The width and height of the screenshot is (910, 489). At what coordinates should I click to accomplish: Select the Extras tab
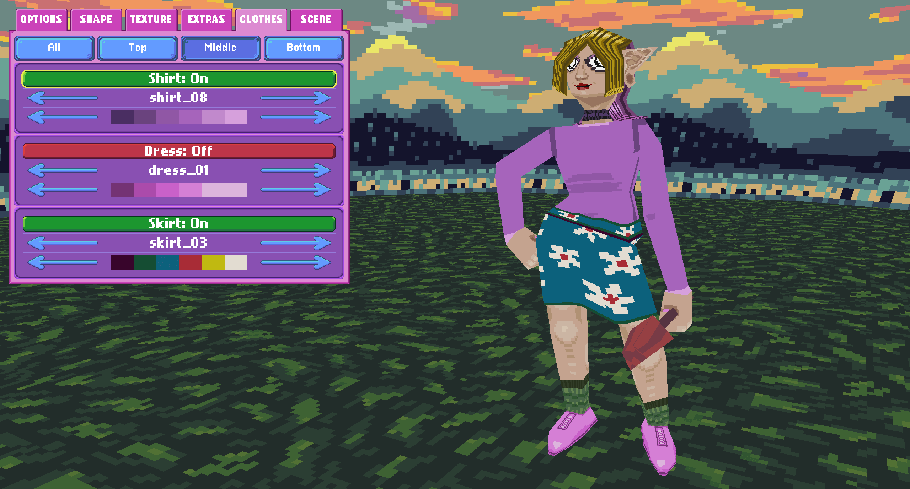(x=206, y=19)
